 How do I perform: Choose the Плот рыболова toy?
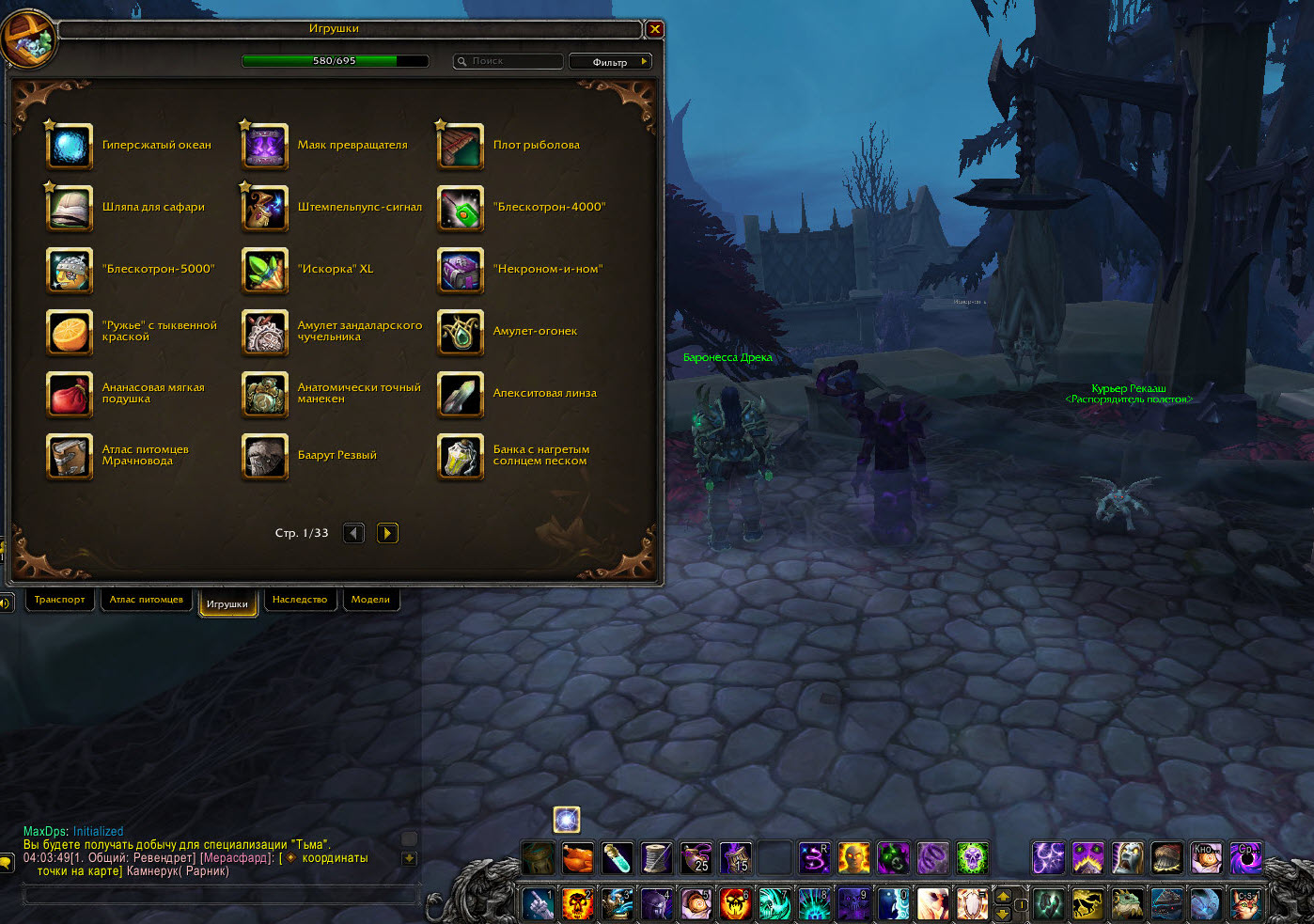tap(461, 146)
